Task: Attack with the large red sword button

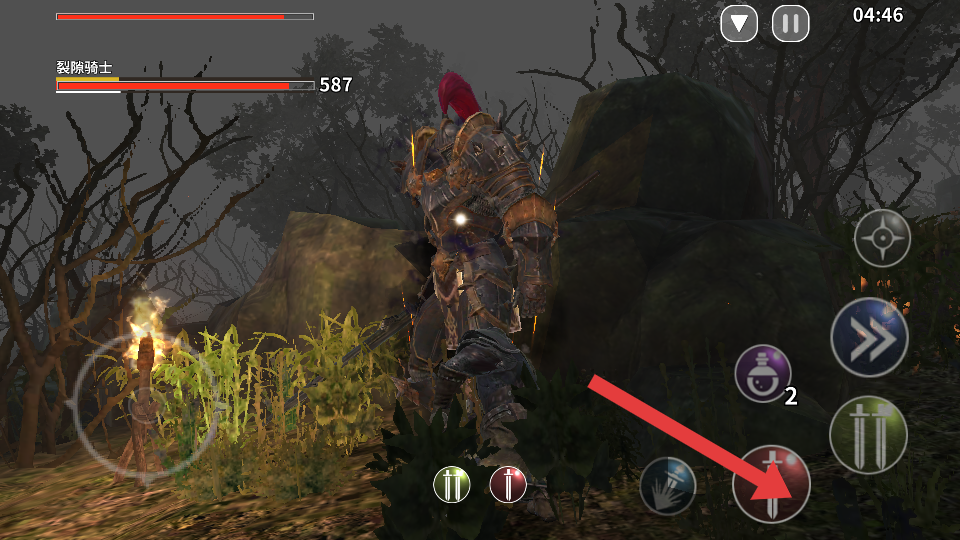Action: pyautogui.click(x=771, y=484)
